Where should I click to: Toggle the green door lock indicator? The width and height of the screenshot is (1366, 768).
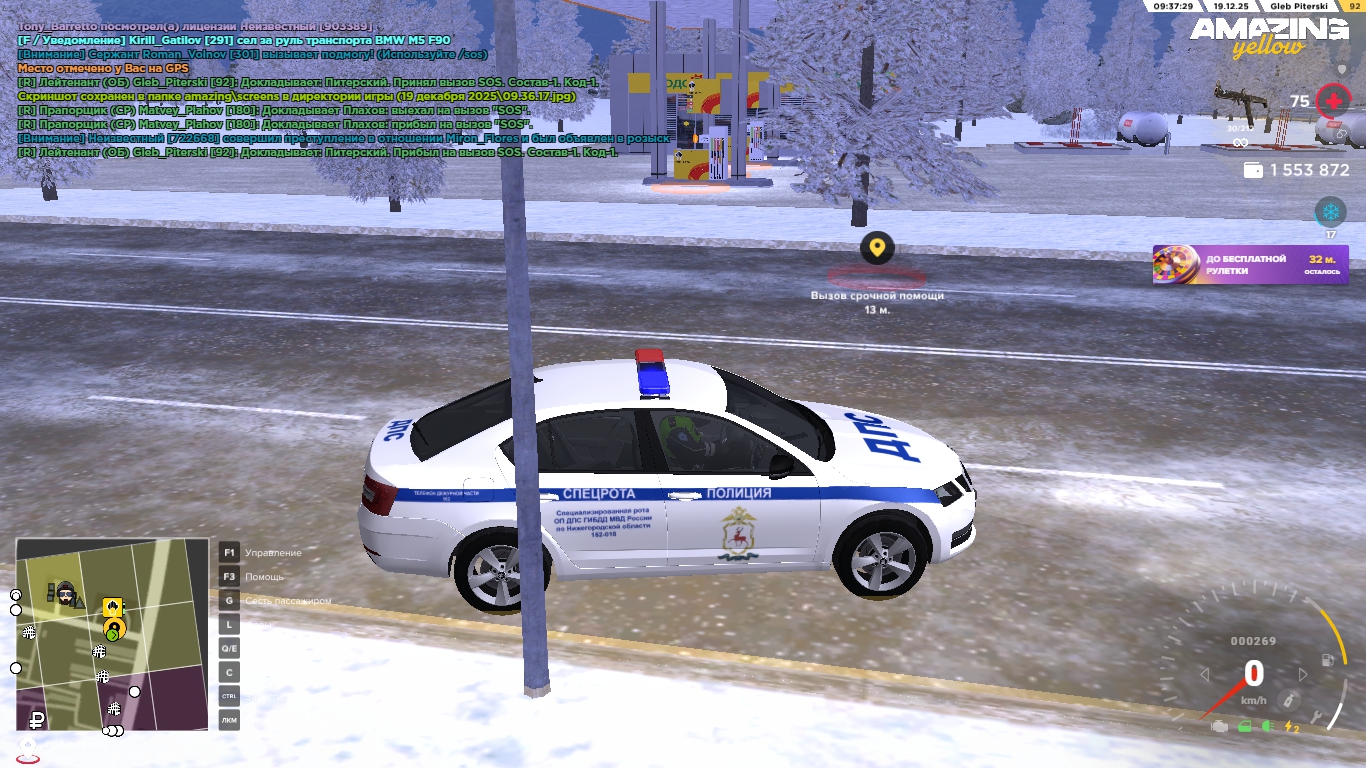tap(1245, 727)
